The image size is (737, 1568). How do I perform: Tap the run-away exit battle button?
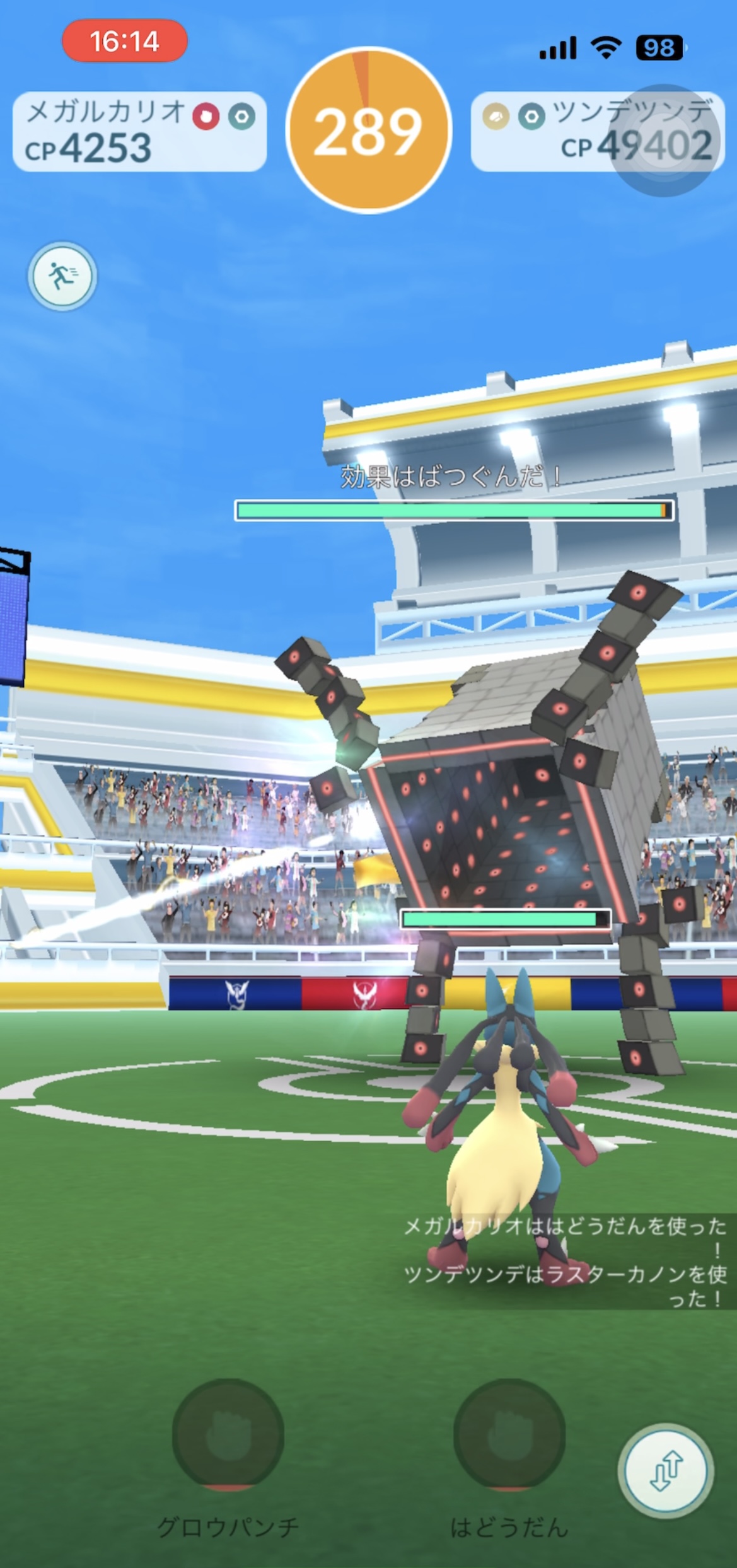pyautogui.click(x=62, y=276)
